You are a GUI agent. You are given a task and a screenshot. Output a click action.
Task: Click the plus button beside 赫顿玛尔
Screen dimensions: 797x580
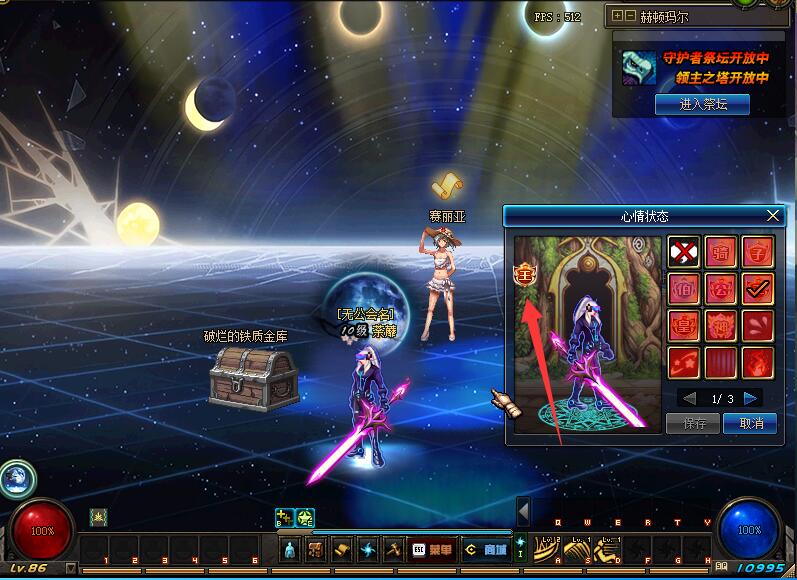618,16
